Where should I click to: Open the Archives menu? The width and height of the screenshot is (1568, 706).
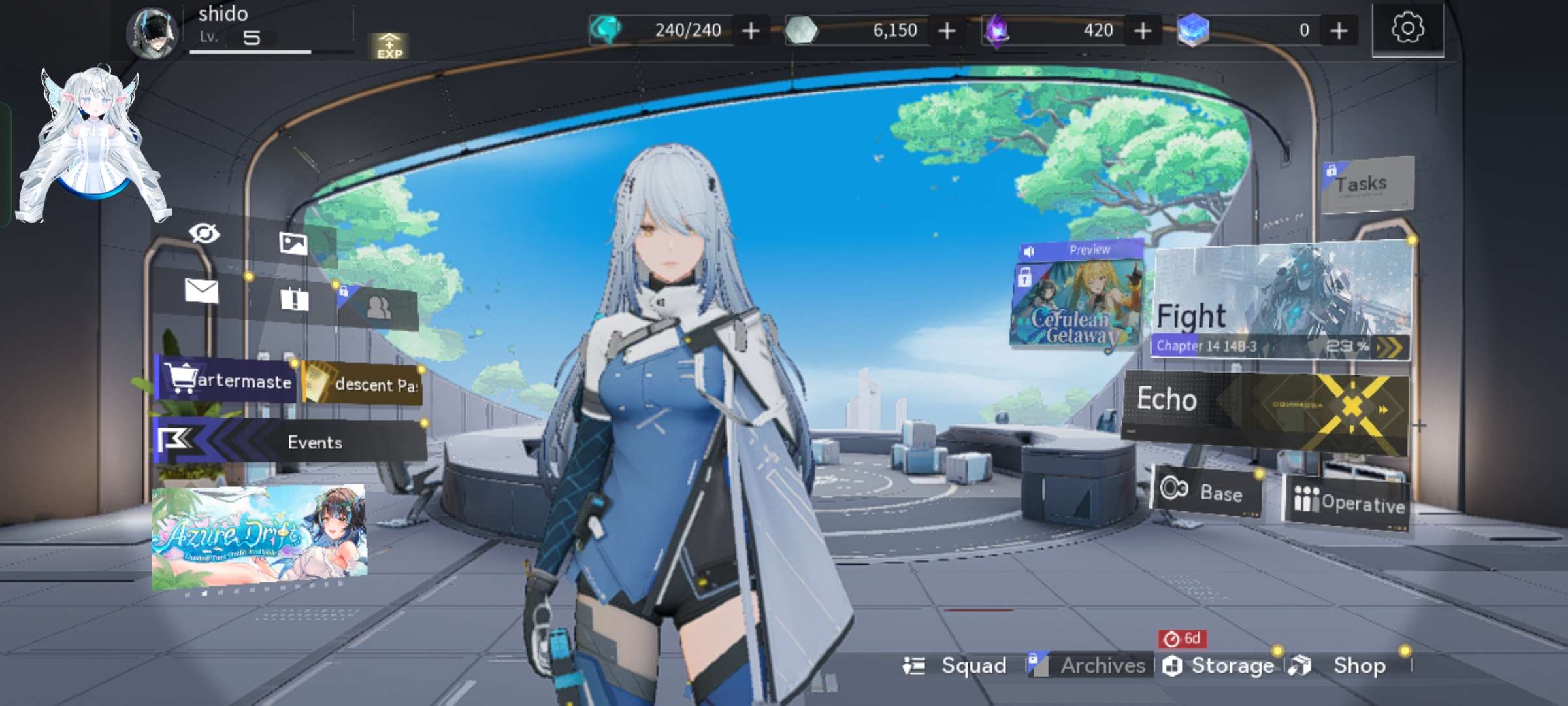1090,665
